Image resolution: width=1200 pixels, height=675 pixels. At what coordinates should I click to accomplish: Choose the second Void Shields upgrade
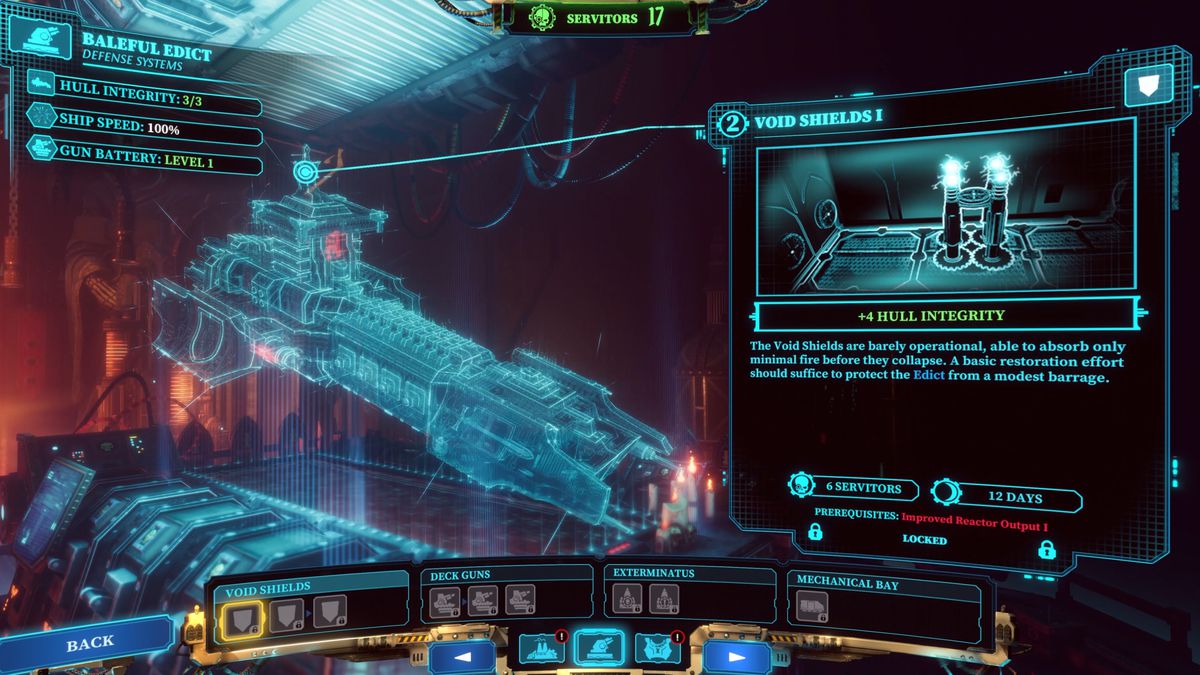[x=284, y=611]
